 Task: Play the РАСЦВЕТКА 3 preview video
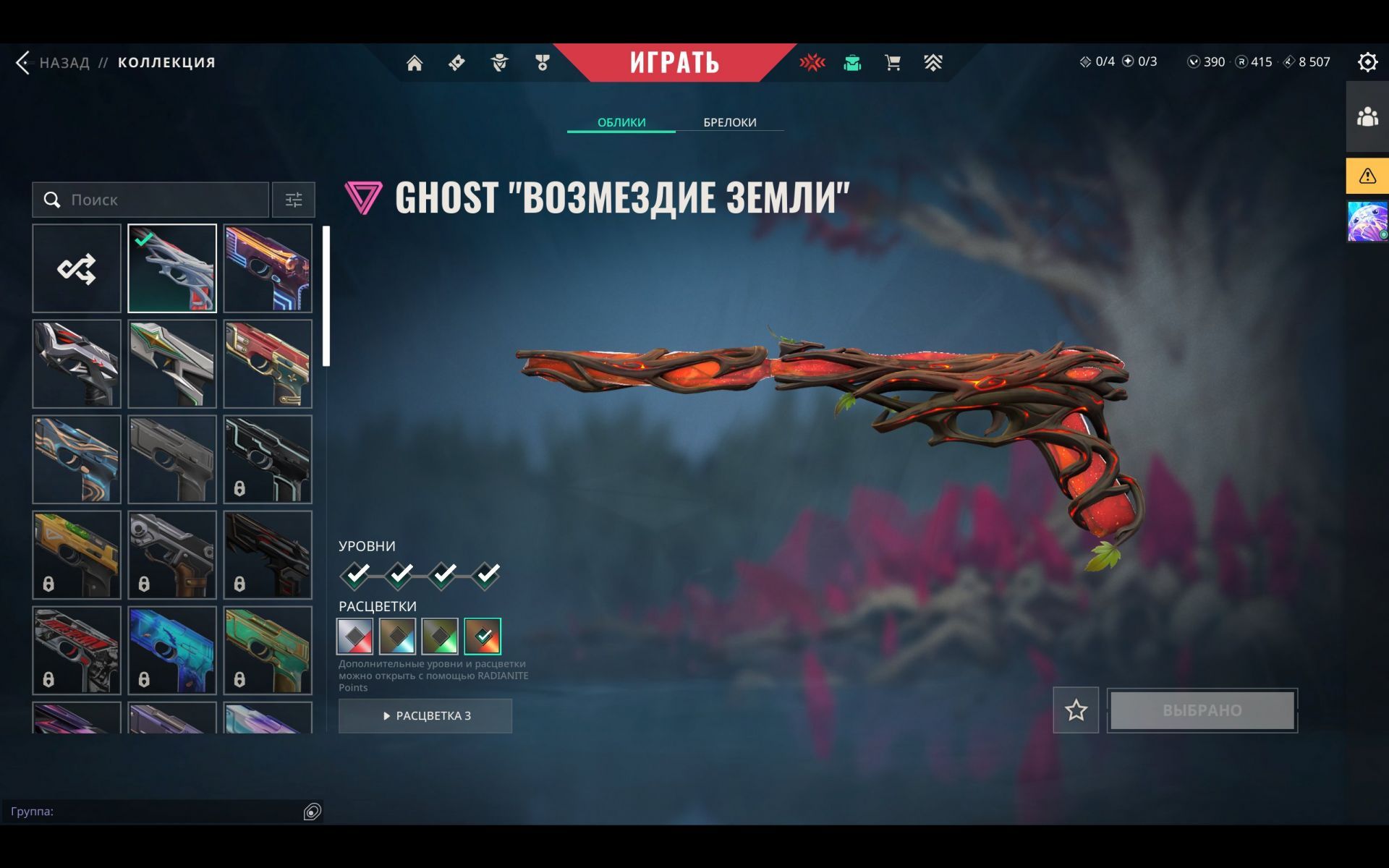click(x=425, y=715)
